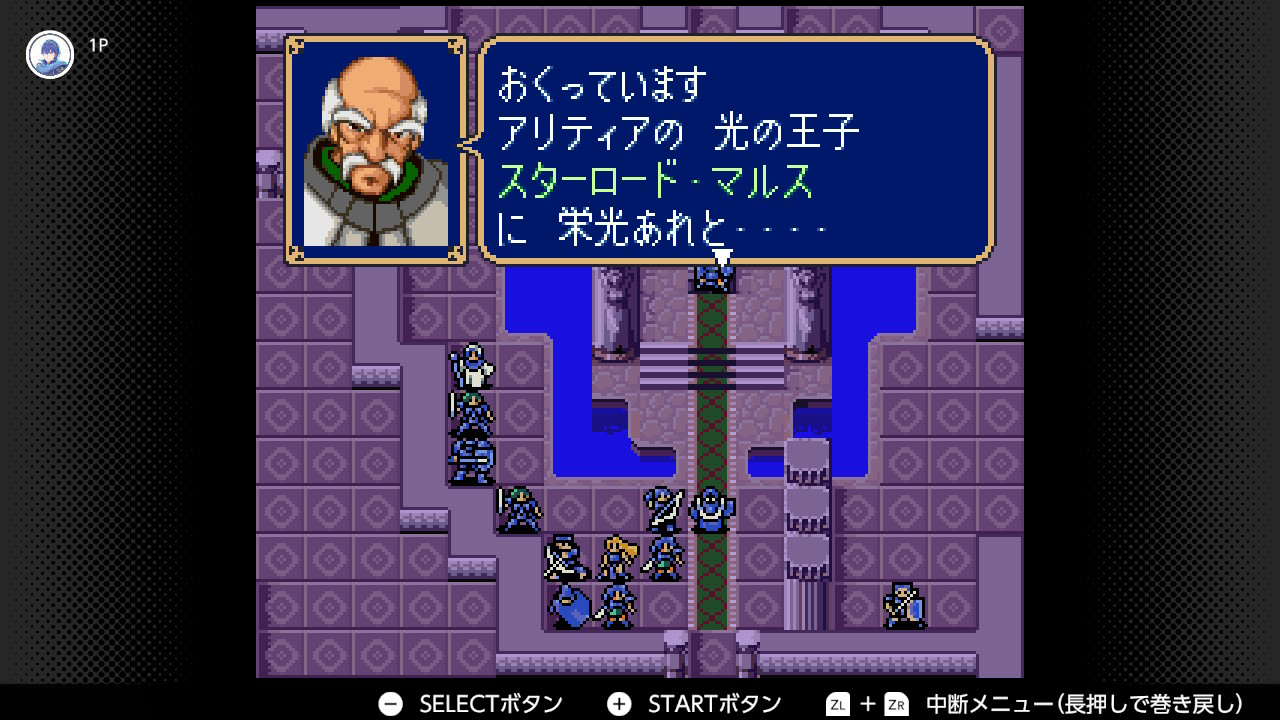Click the white dialogue continue arrow
The width and height of the screenshot is (1280, 720).
click(x=722, y=258)
